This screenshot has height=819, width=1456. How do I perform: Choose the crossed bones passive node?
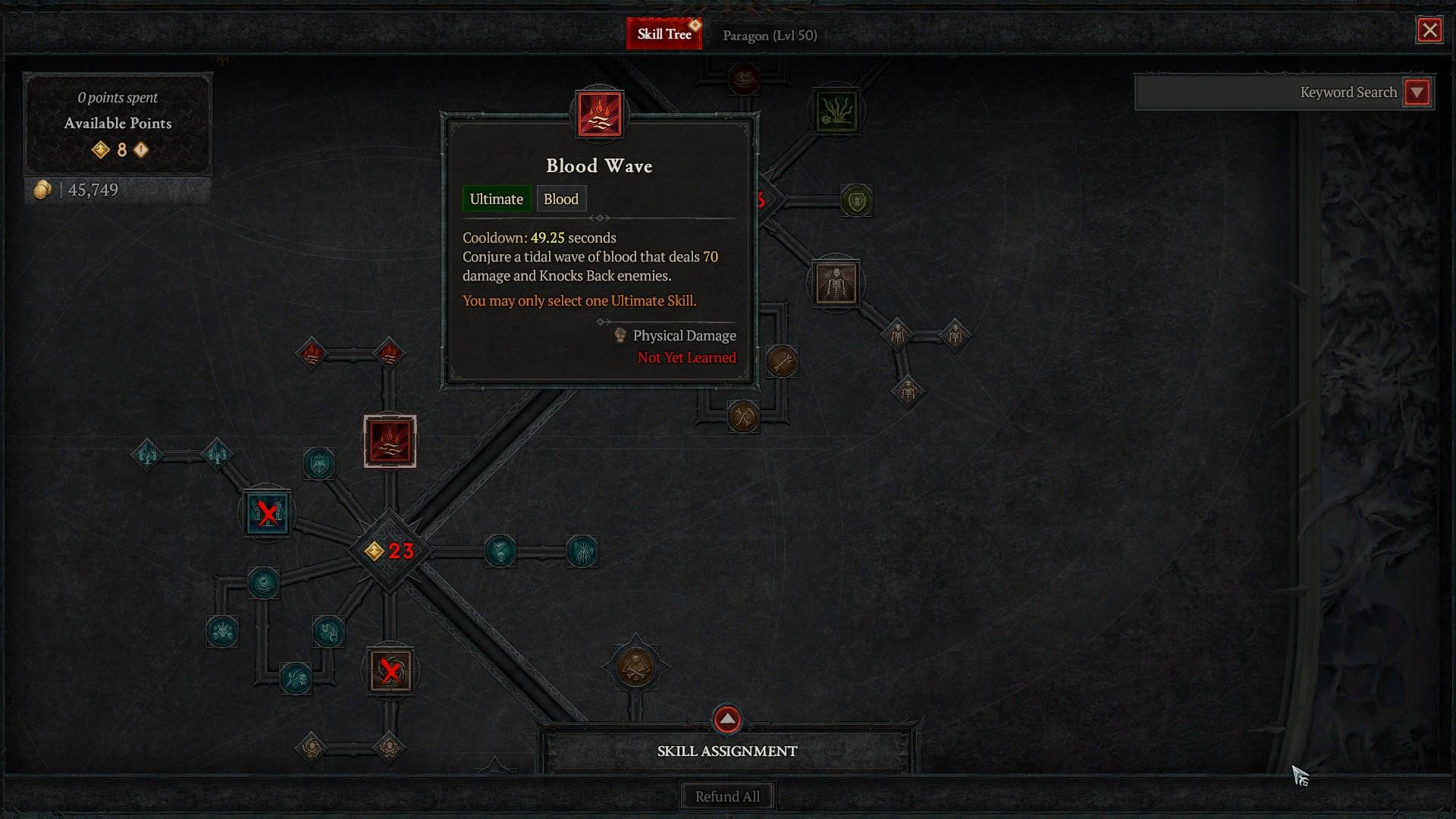click(743, 416)
